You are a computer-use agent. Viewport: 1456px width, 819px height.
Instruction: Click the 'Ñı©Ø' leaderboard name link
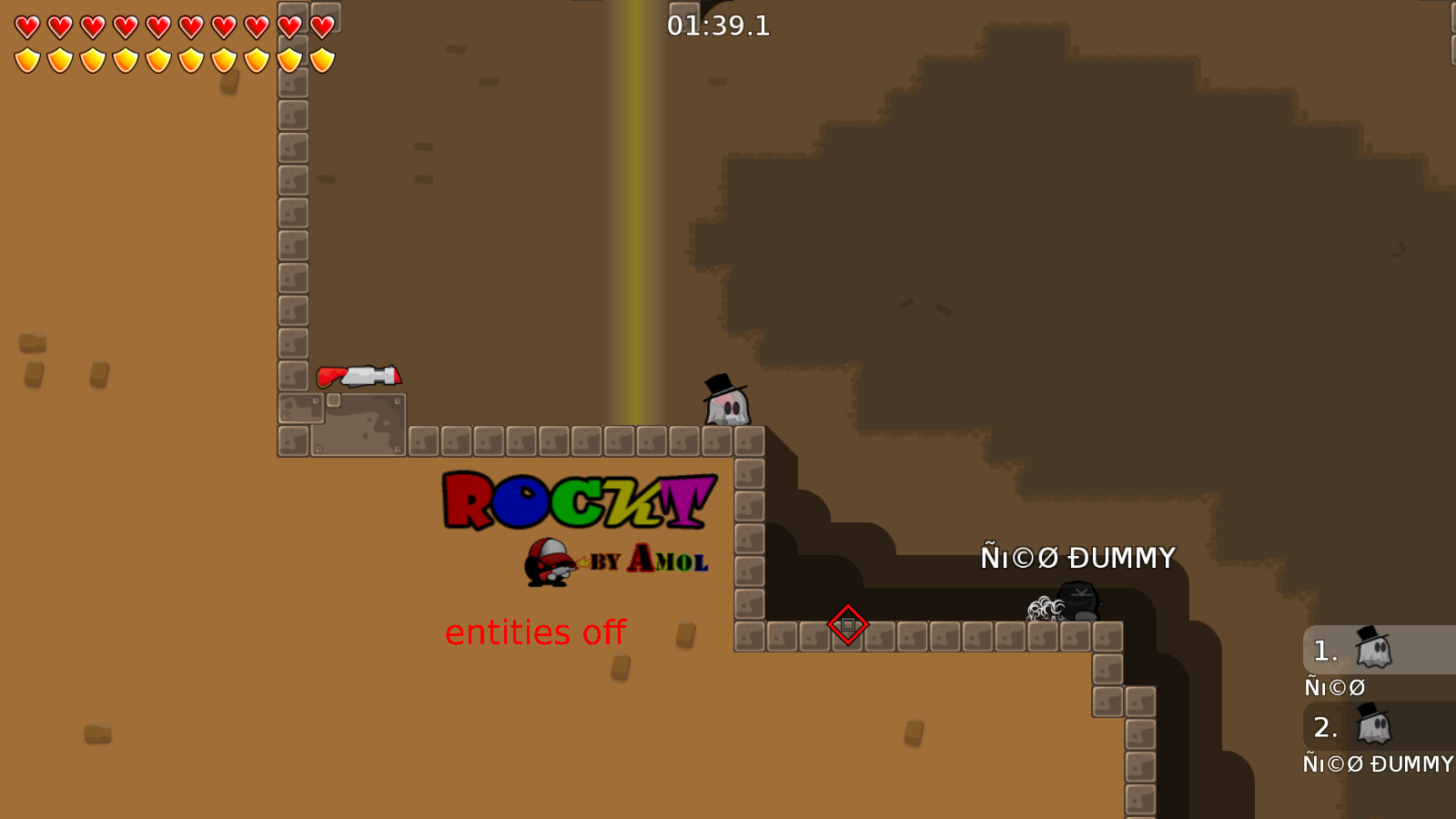(x=1334, y=687)
